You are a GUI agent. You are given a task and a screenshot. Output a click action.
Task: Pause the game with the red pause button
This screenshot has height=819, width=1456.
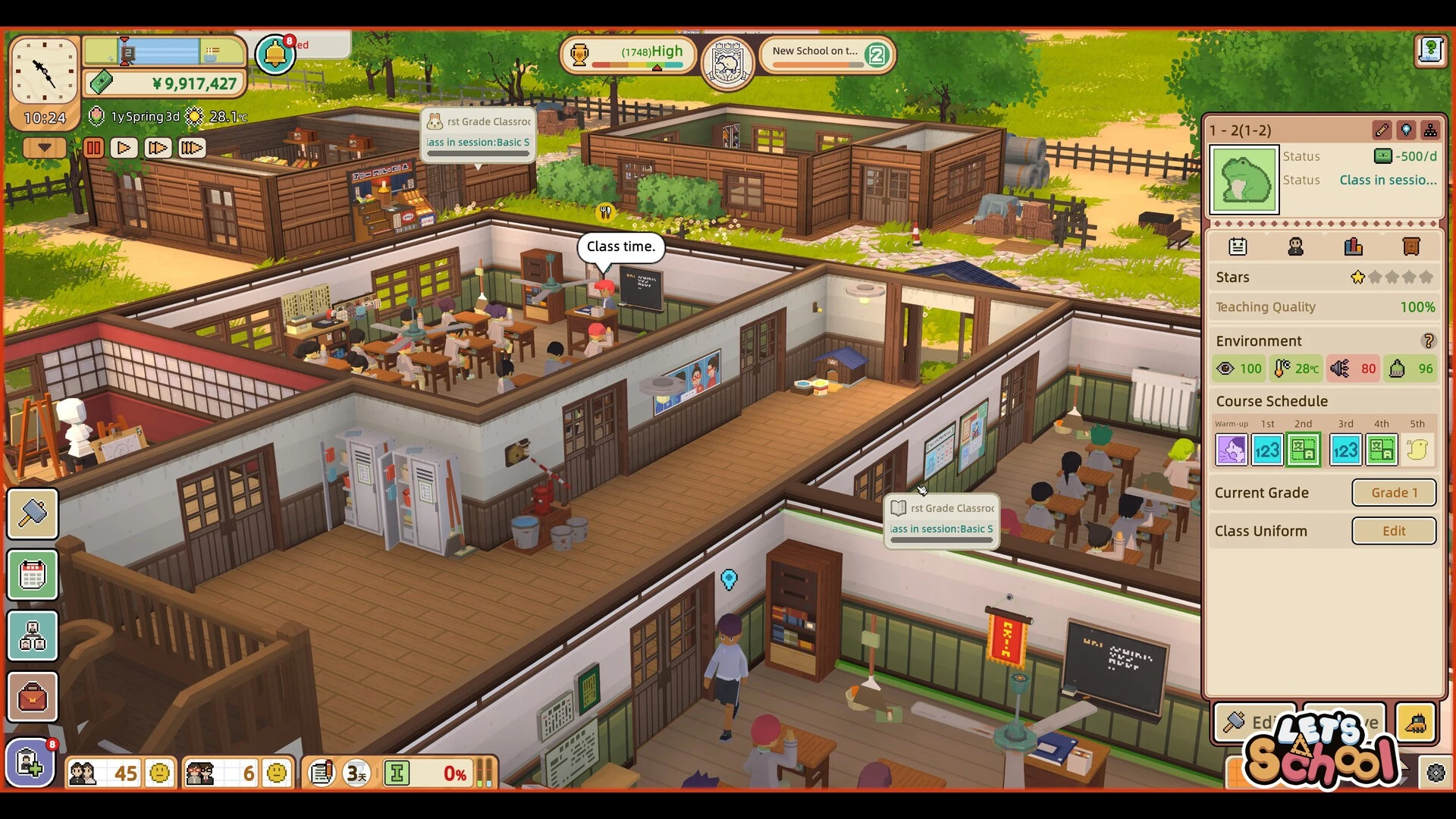point(94,148)
